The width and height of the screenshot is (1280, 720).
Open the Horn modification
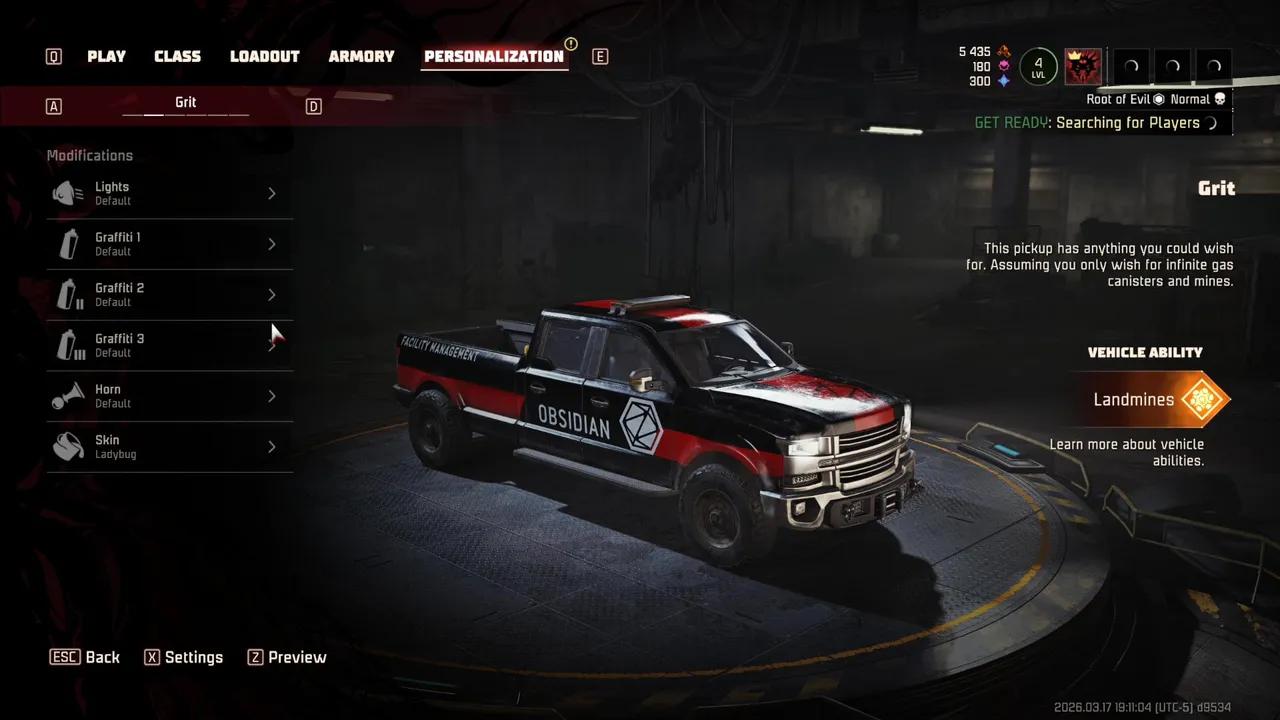click(169, 396)
